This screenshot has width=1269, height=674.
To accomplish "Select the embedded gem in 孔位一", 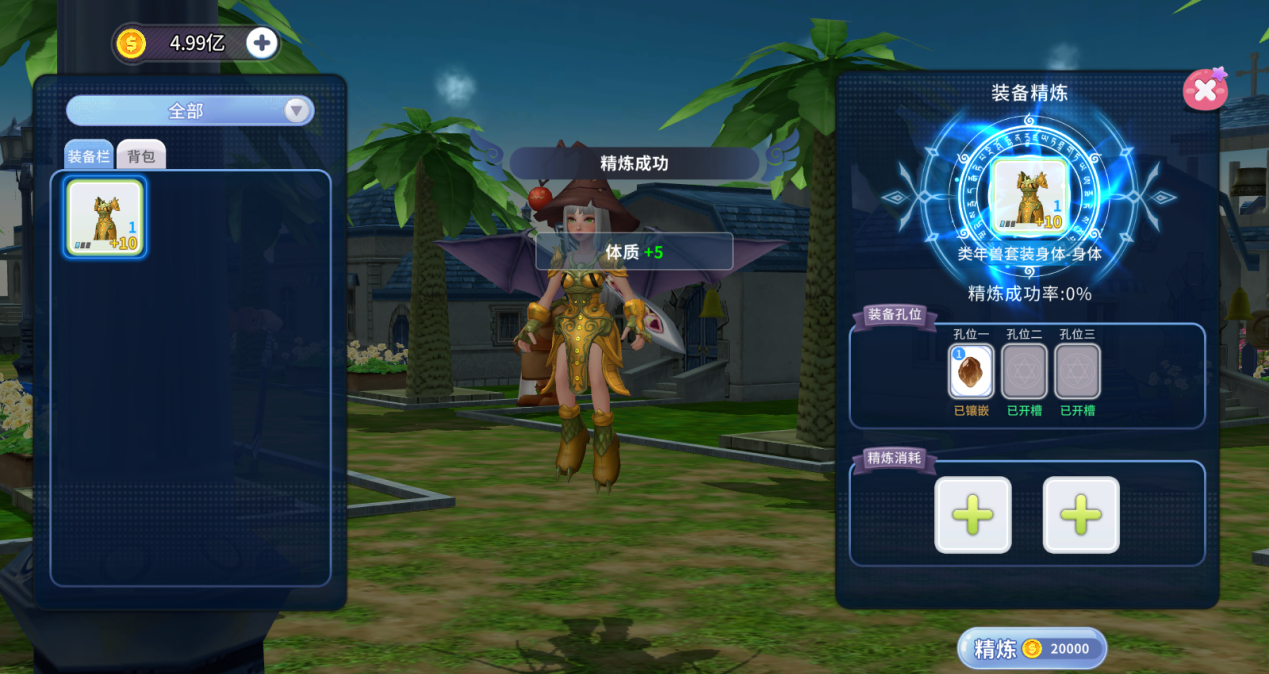I will [970, 371].
